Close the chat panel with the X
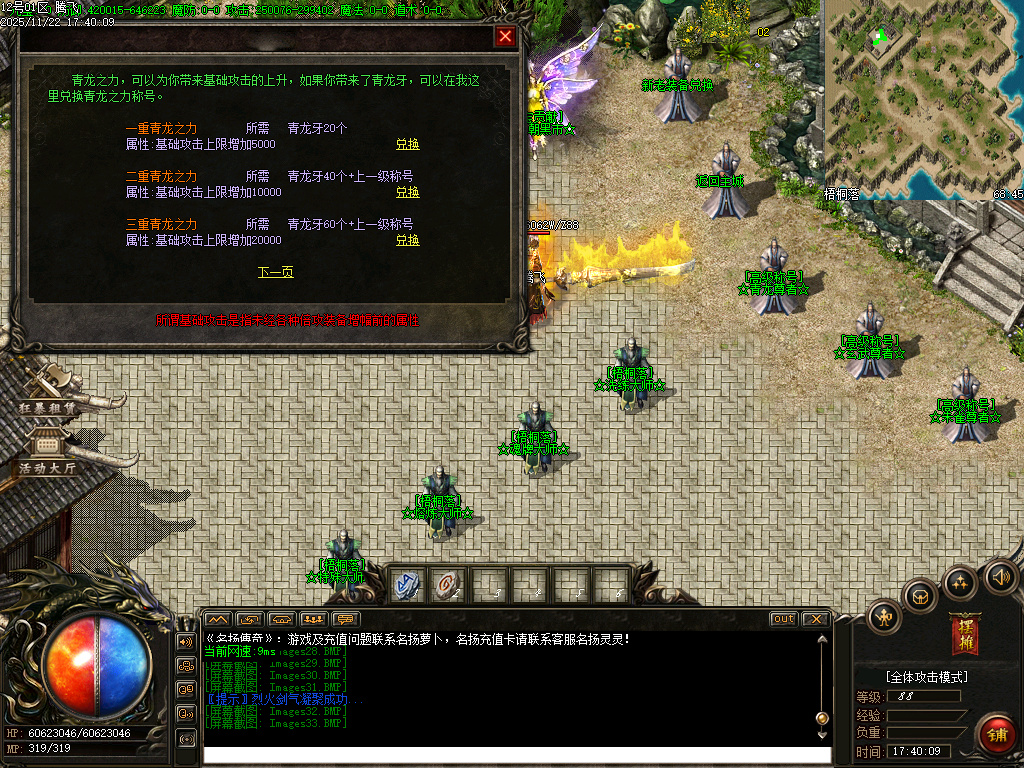The width and height of the screenshot is (1024, 768). click(815, 619)
